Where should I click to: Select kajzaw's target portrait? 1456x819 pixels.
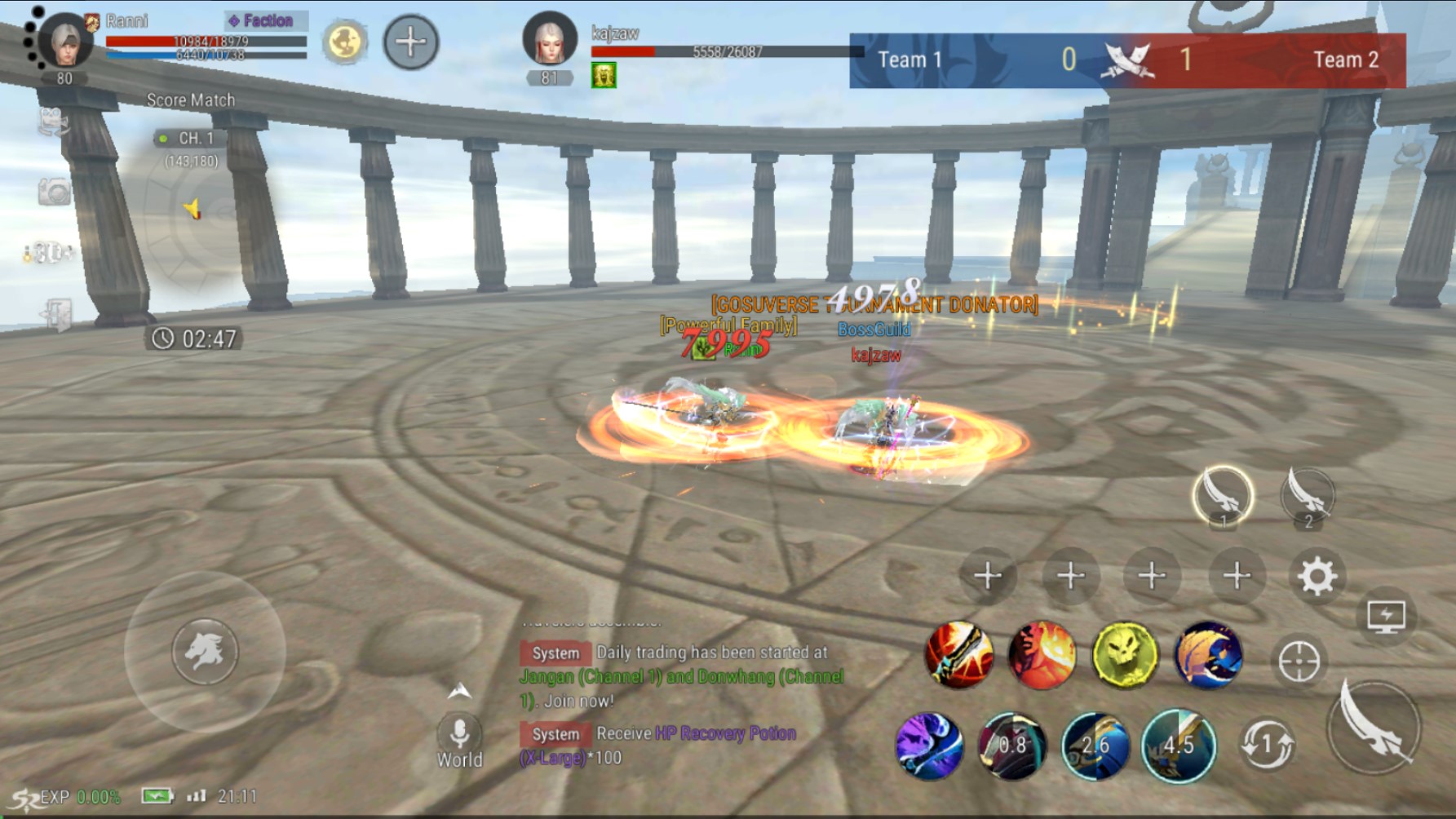(x=549, y=39)
